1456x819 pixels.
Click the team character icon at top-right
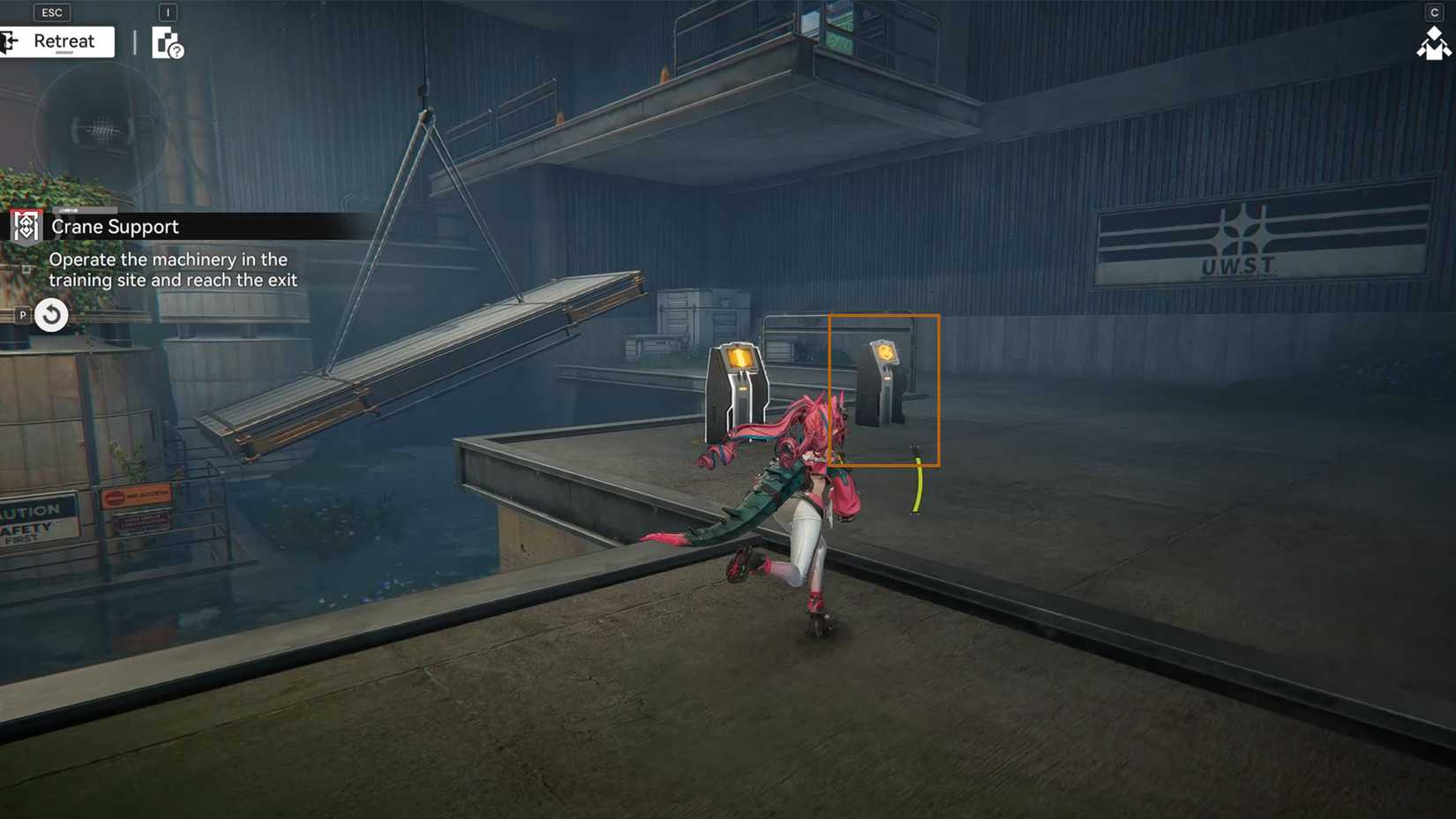point(1432,44)
